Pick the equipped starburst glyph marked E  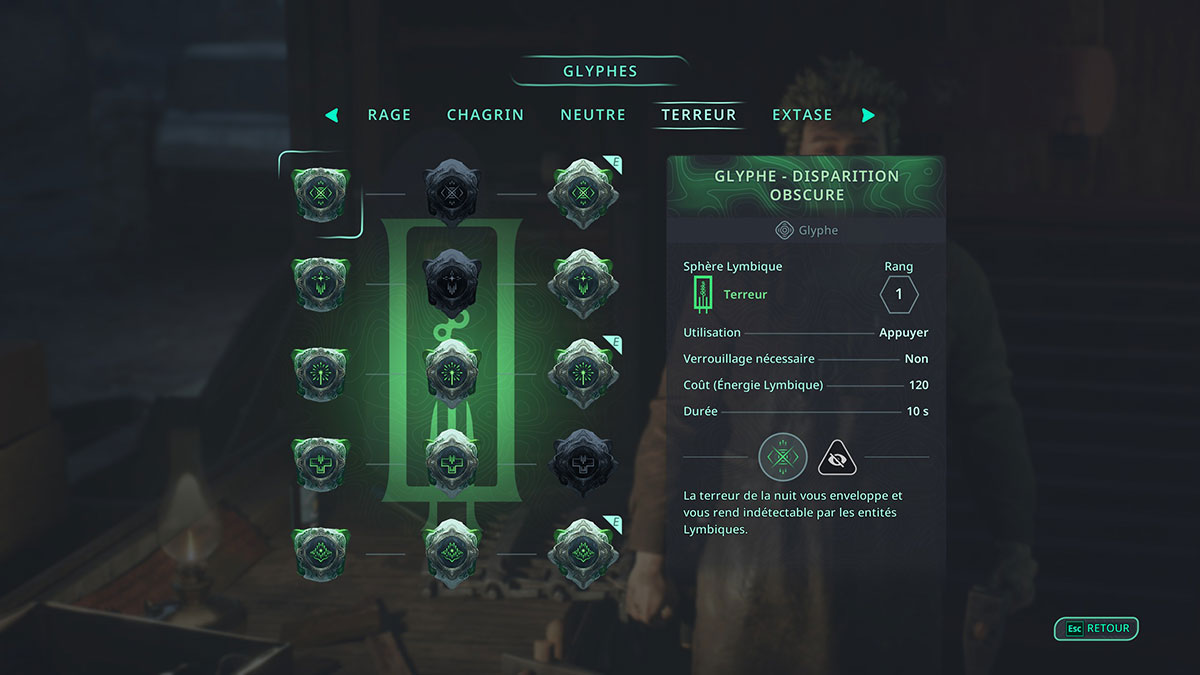582,373
